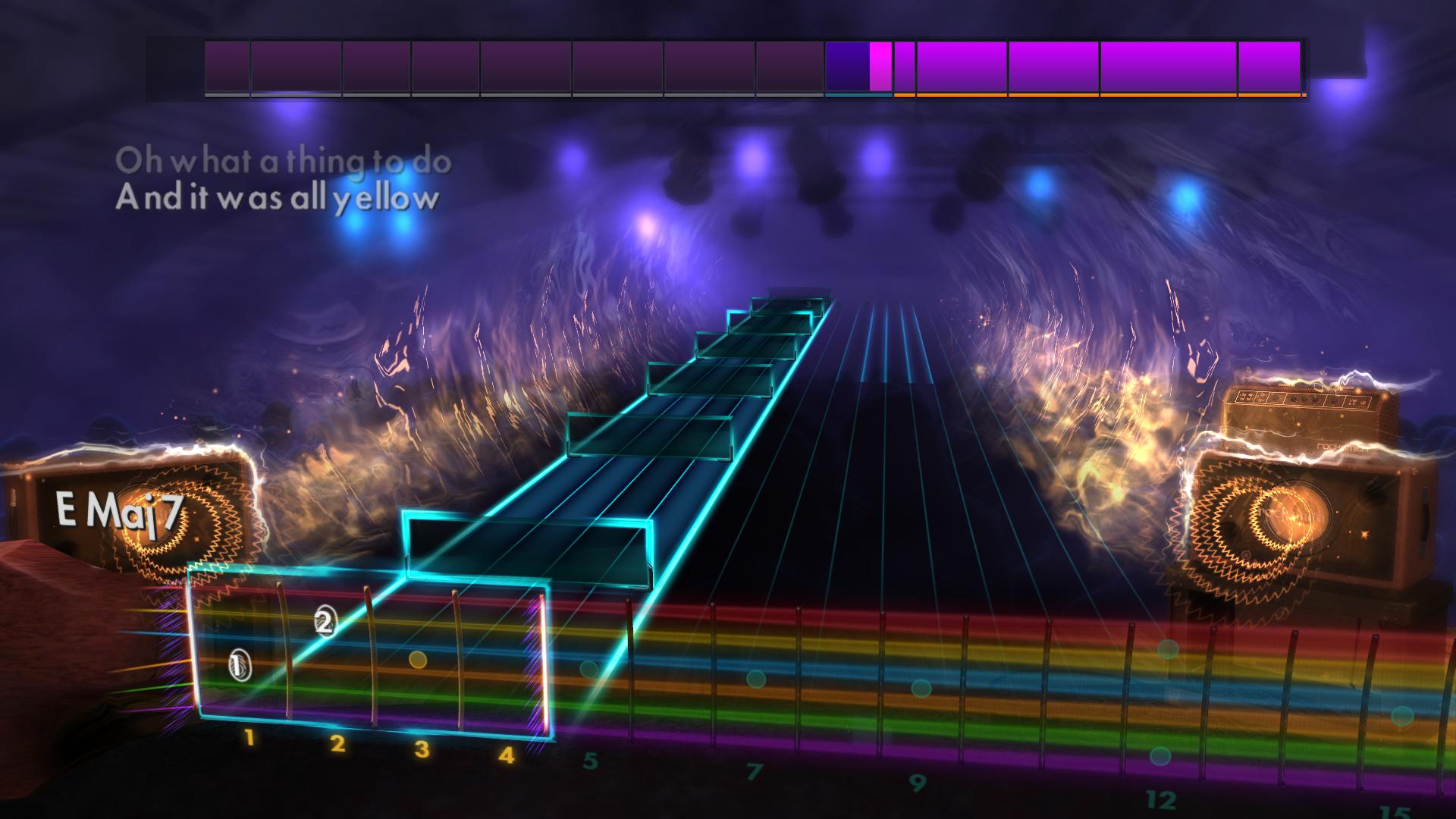This screenshot has height=819, width=1456.
Task: Select the finger number 2 indicator
Action: click(325, 623)
